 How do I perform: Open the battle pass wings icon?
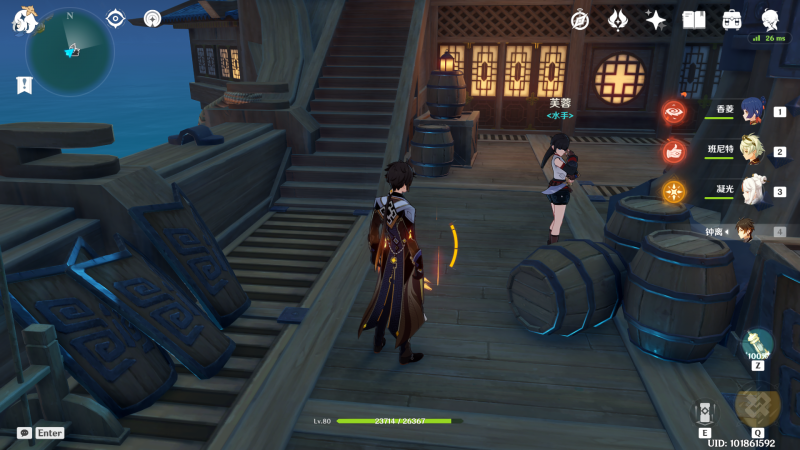618,20
